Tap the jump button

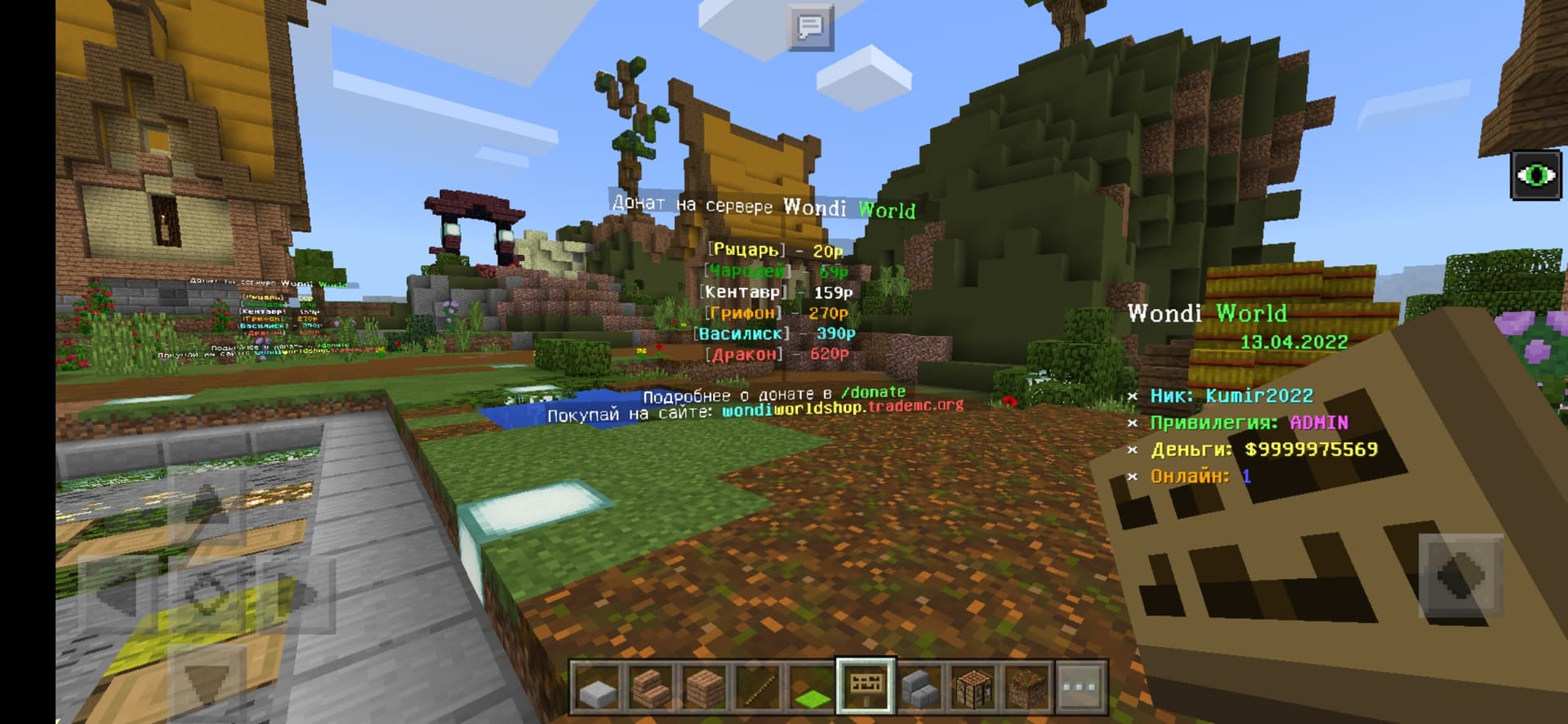1460,575
